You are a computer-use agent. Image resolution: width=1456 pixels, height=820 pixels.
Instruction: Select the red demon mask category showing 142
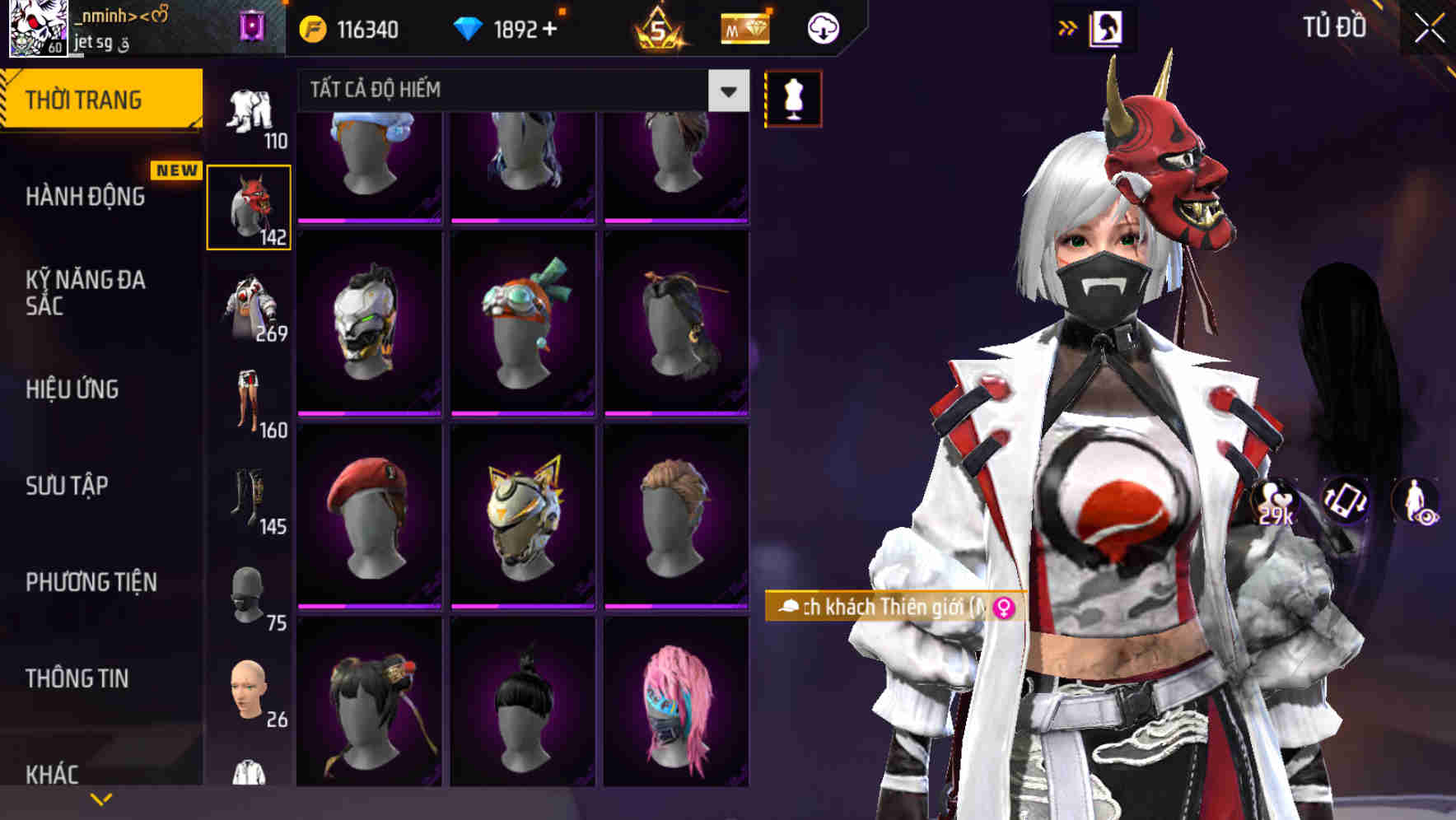[x=249, y=205]
